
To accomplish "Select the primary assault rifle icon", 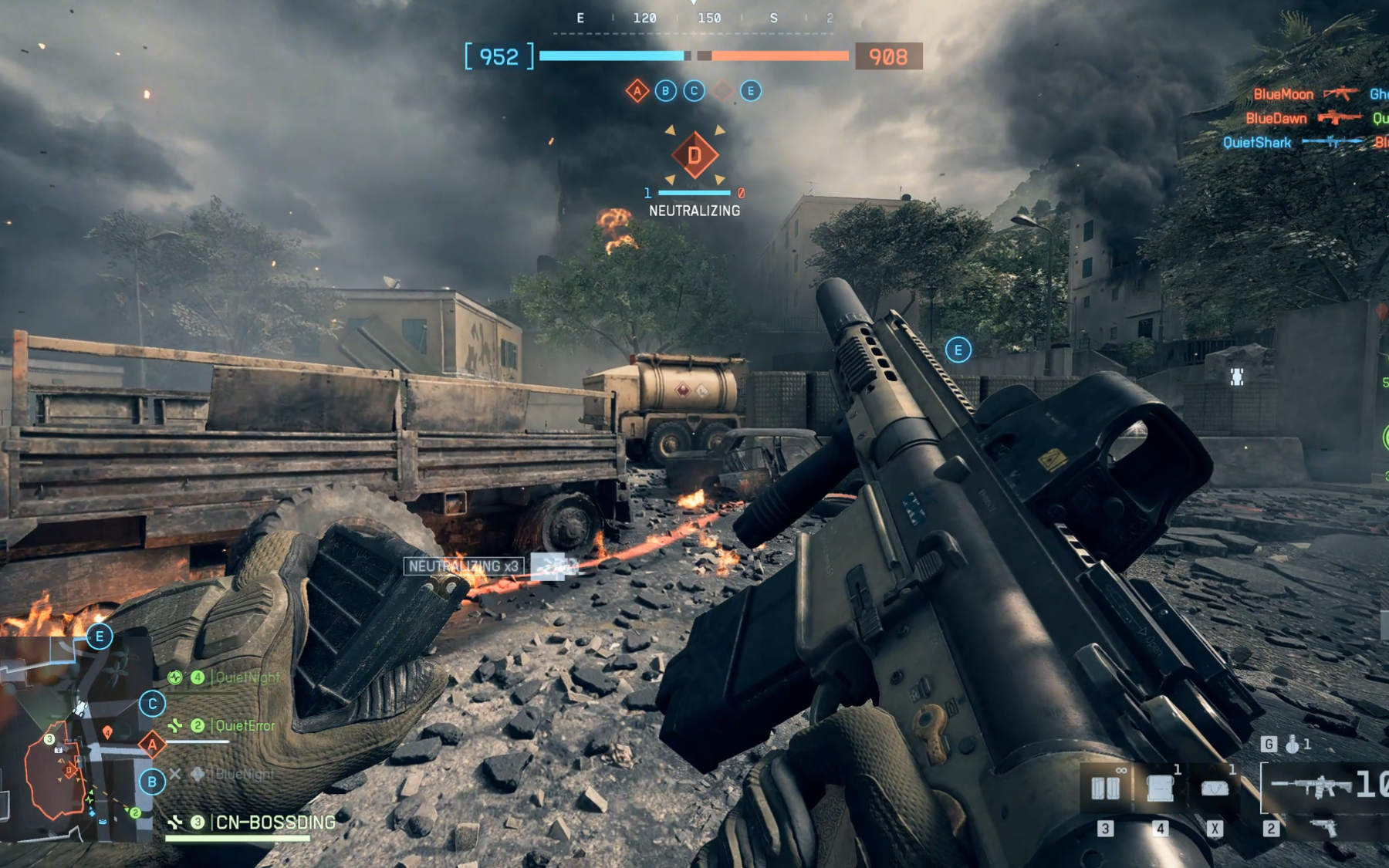I will click(1312, 786).
